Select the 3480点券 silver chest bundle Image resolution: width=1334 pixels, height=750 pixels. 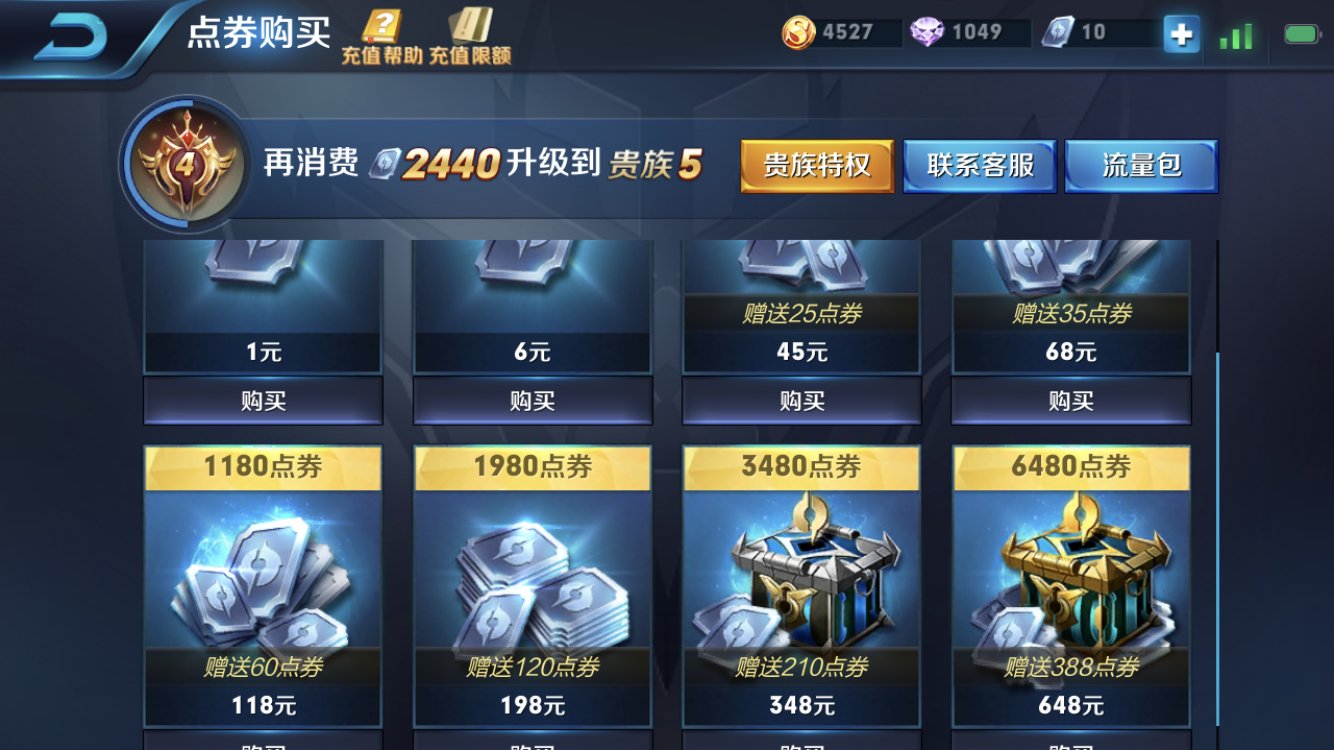click(x=803, y=580)
